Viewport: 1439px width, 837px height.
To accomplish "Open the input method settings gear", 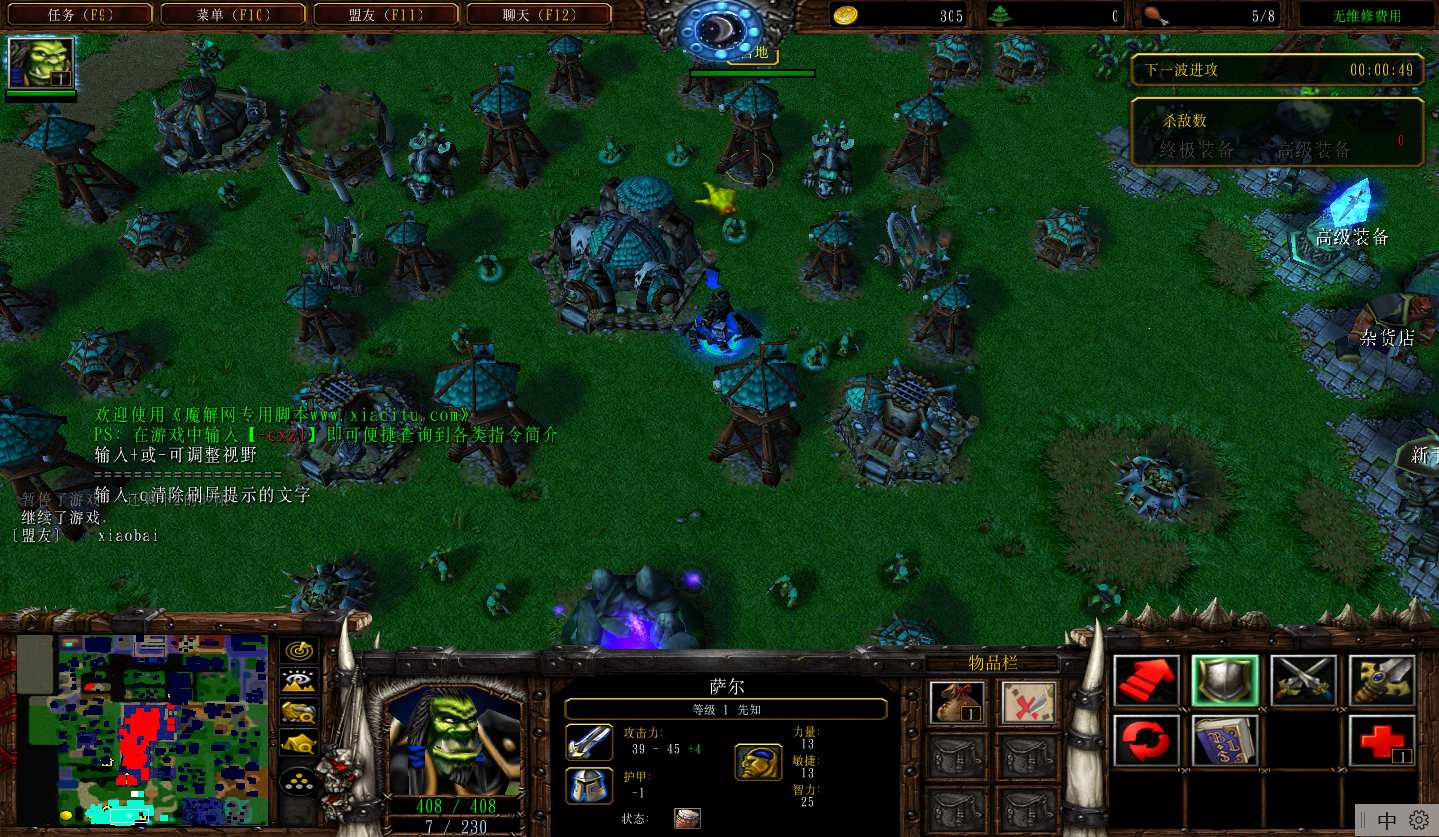I will [x=1419, y=820].
